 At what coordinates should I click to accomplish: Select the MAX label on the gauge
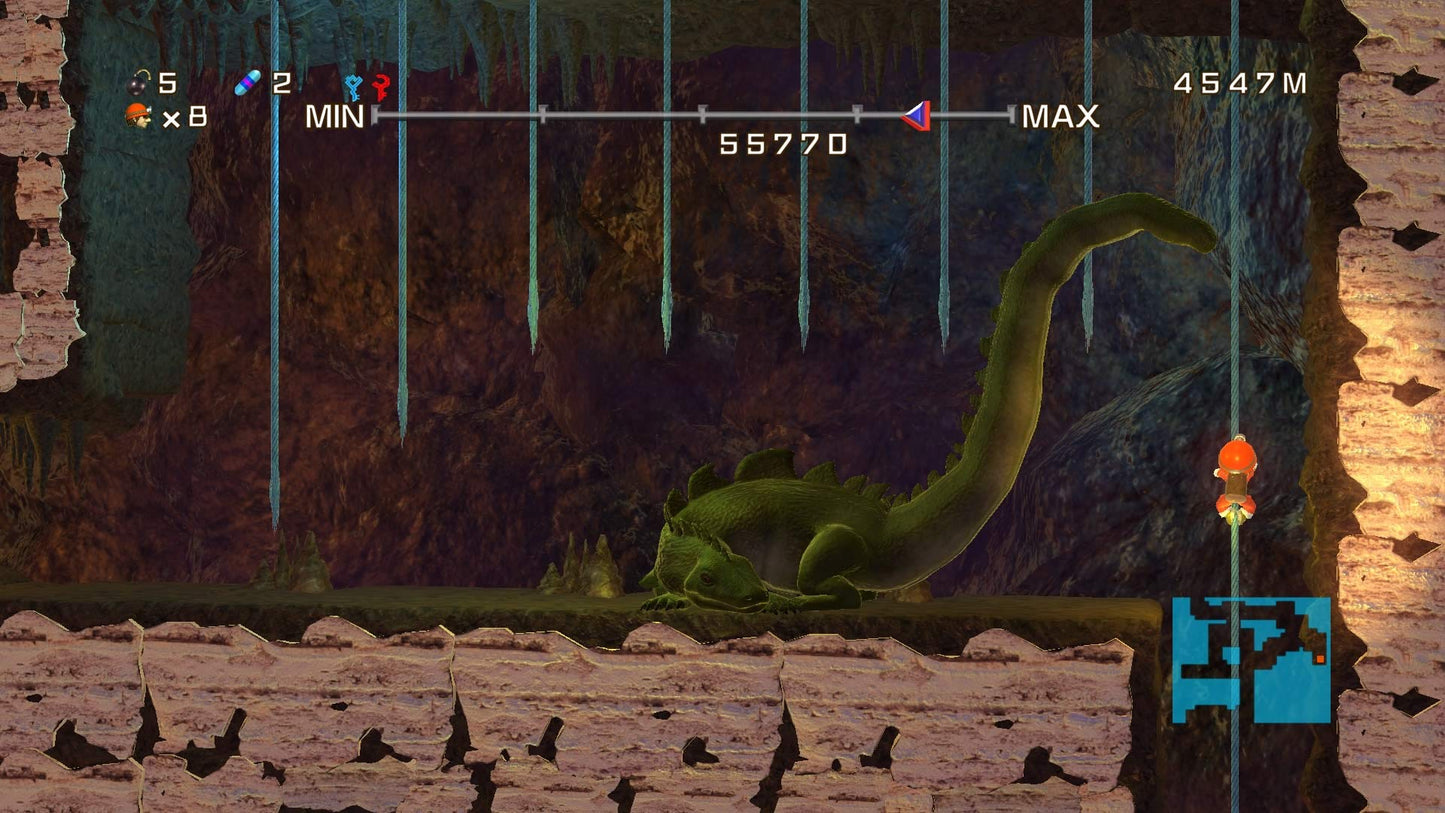click(x=1058, y=117)
